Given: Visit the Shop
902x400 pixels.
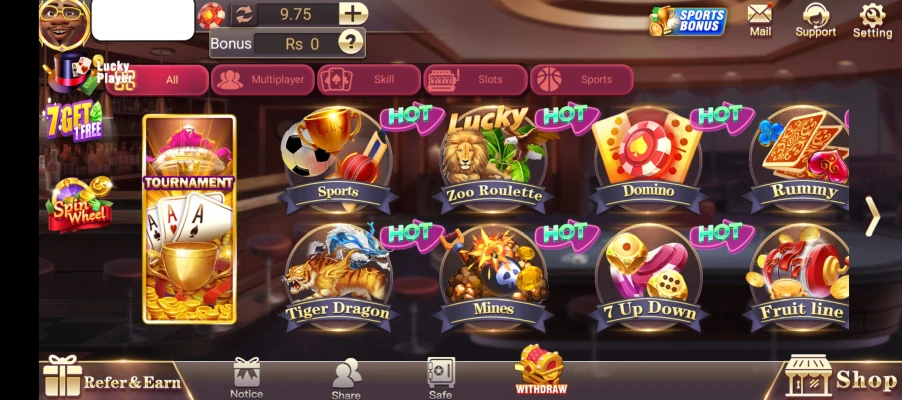Looking at the screenshot, I should (x=840, y=377).
